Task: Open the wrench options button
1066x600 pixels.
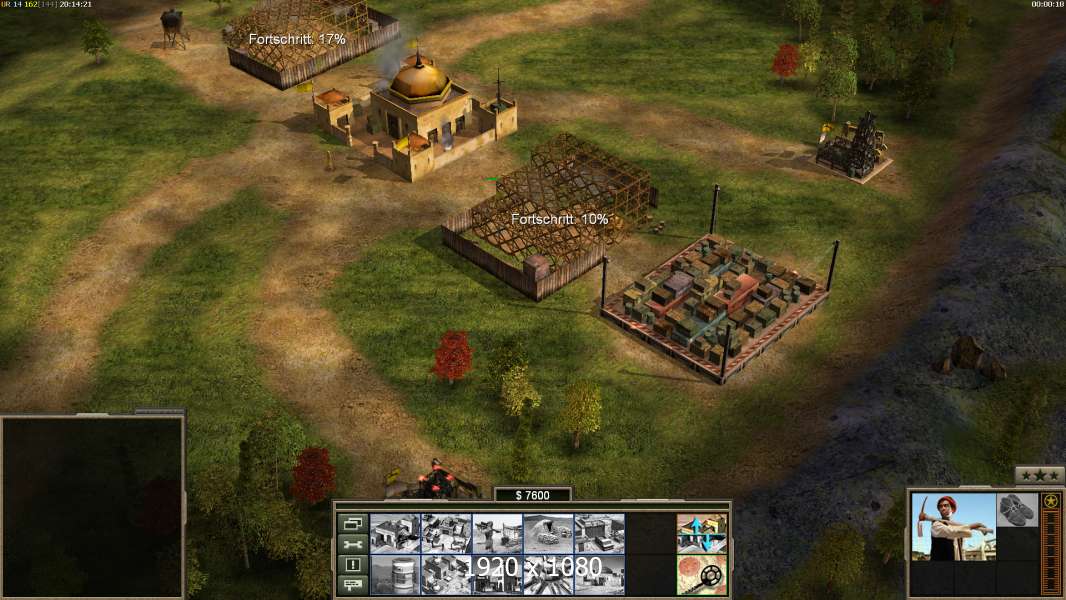Action: point(351,544)
